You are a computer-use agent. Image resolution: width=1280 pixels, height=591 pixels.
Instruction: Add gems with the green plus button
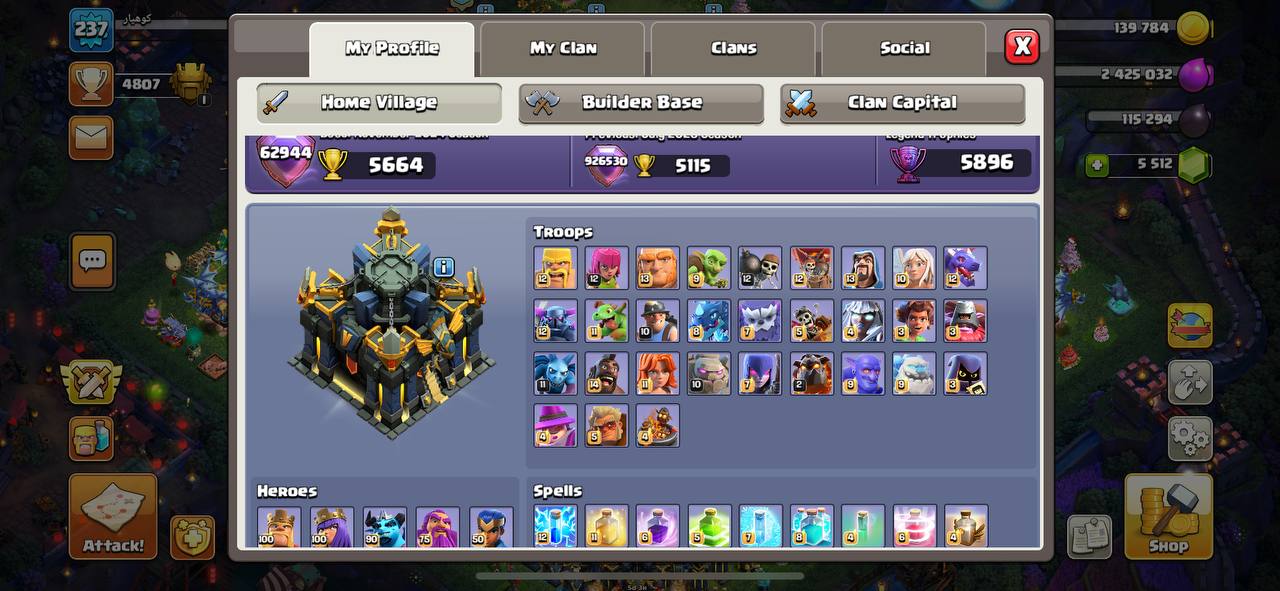tap(1098, 165)
